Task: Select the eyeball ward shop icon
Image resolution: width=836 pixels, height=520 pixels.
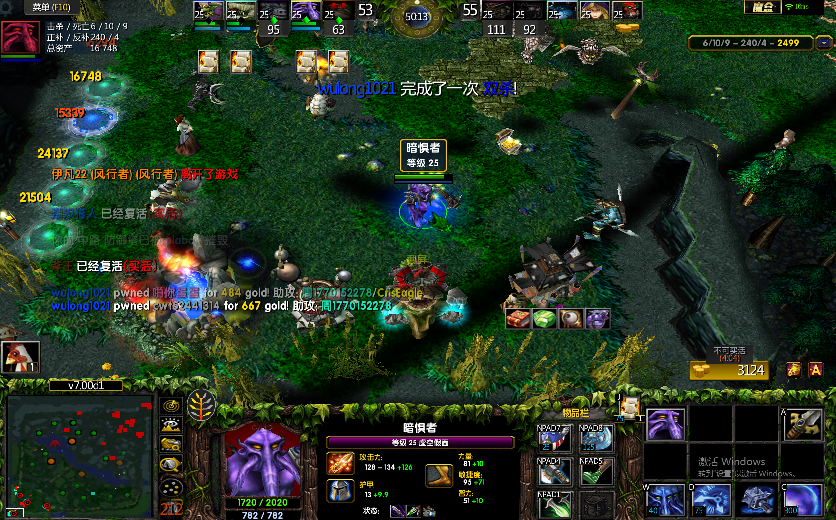Action: coord(570,318)
